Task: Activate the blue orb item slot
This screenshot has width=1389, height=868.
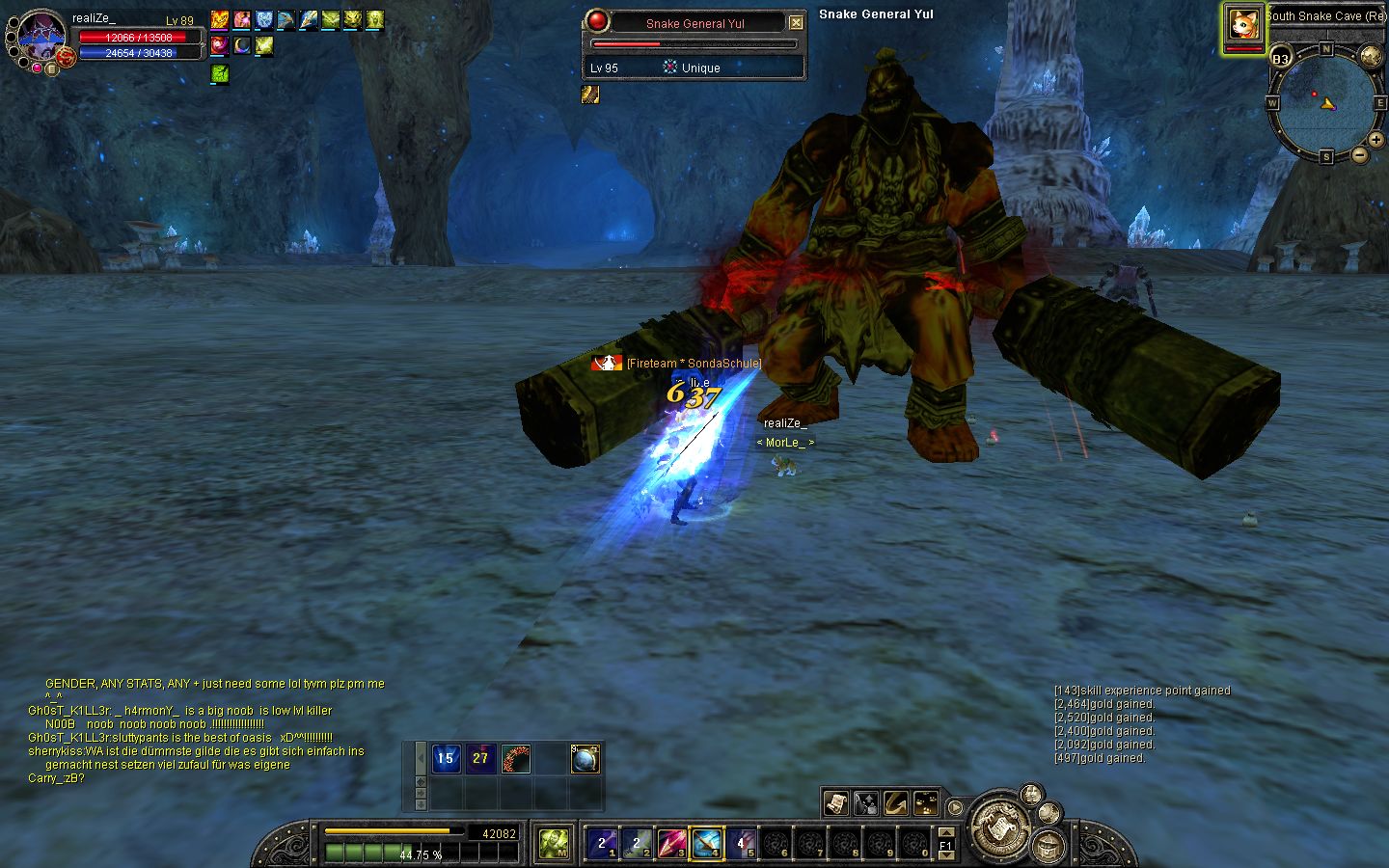Action: tap(586, 759)
